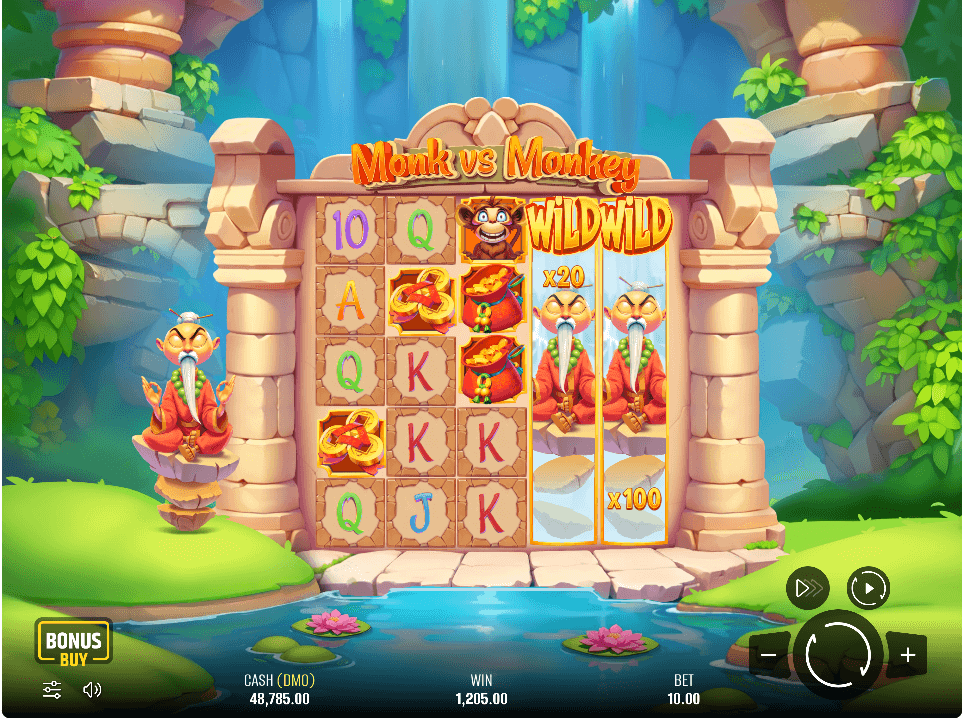
Task: Toggle the sound speaker icon
Action: point(92,689)
